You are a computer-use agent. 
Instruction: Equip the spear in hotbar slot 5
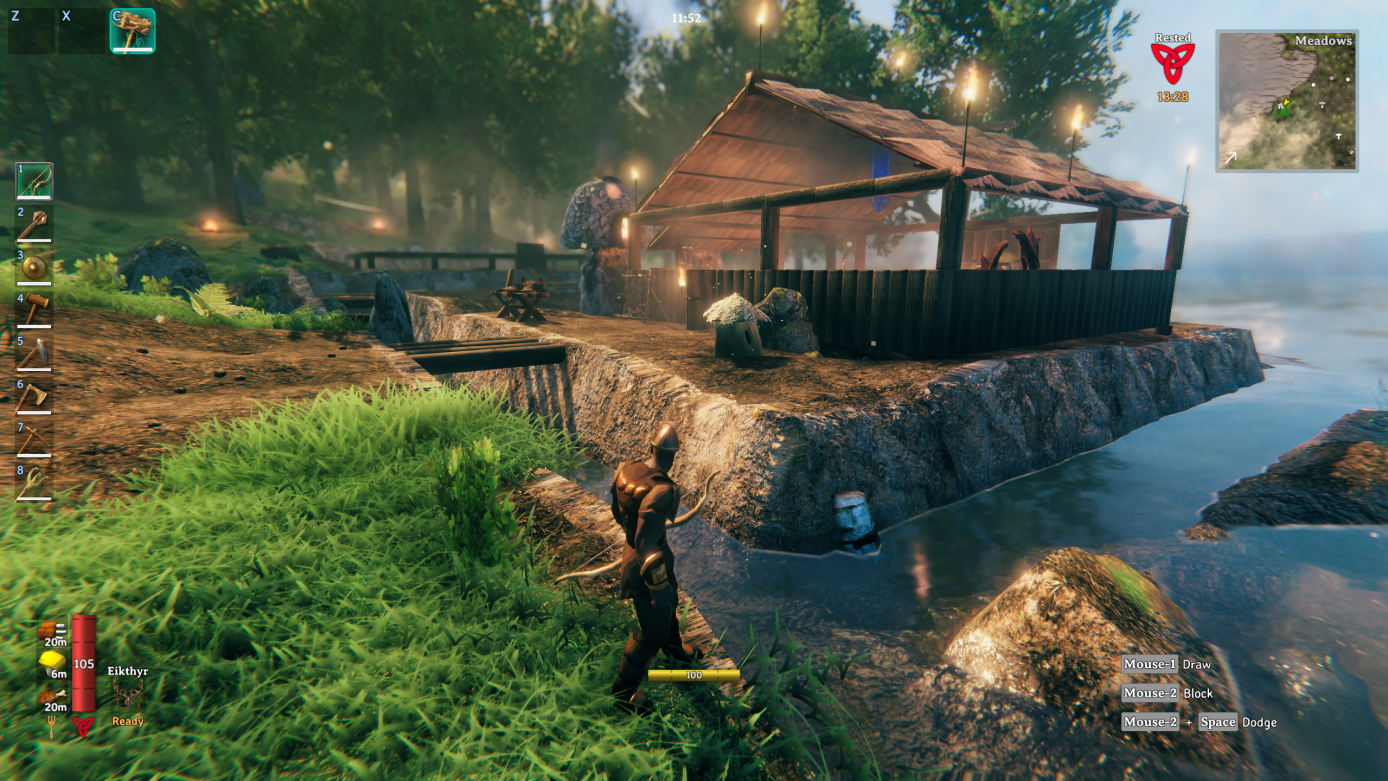[34, 354]
